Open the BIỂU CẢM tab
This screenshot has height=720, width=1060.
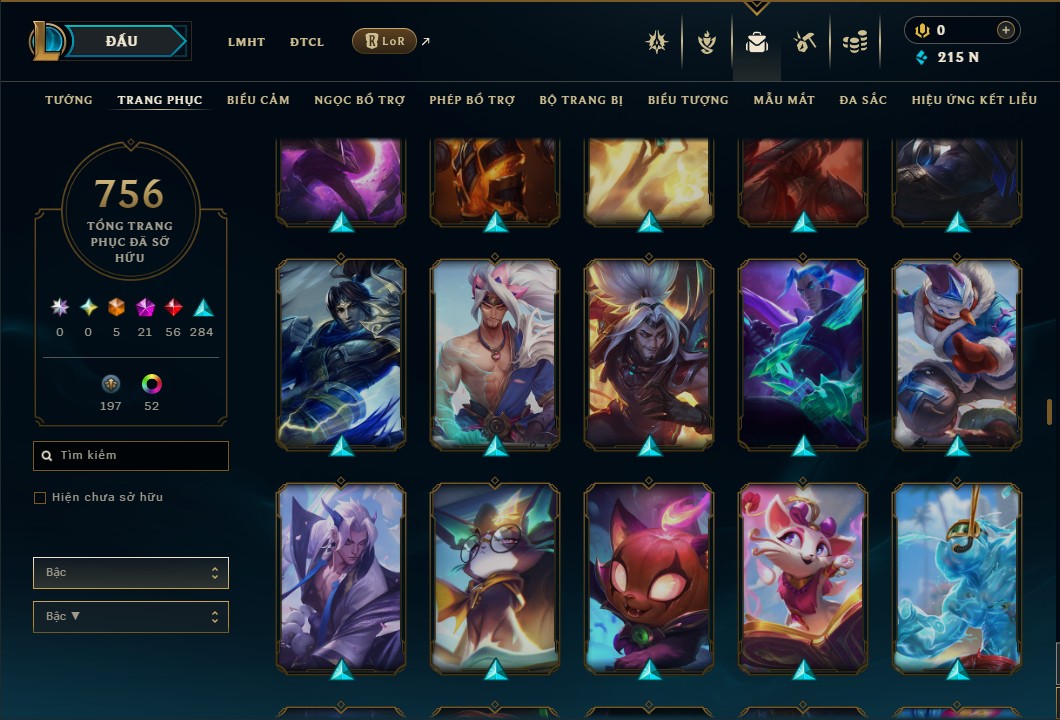point(258,100)
